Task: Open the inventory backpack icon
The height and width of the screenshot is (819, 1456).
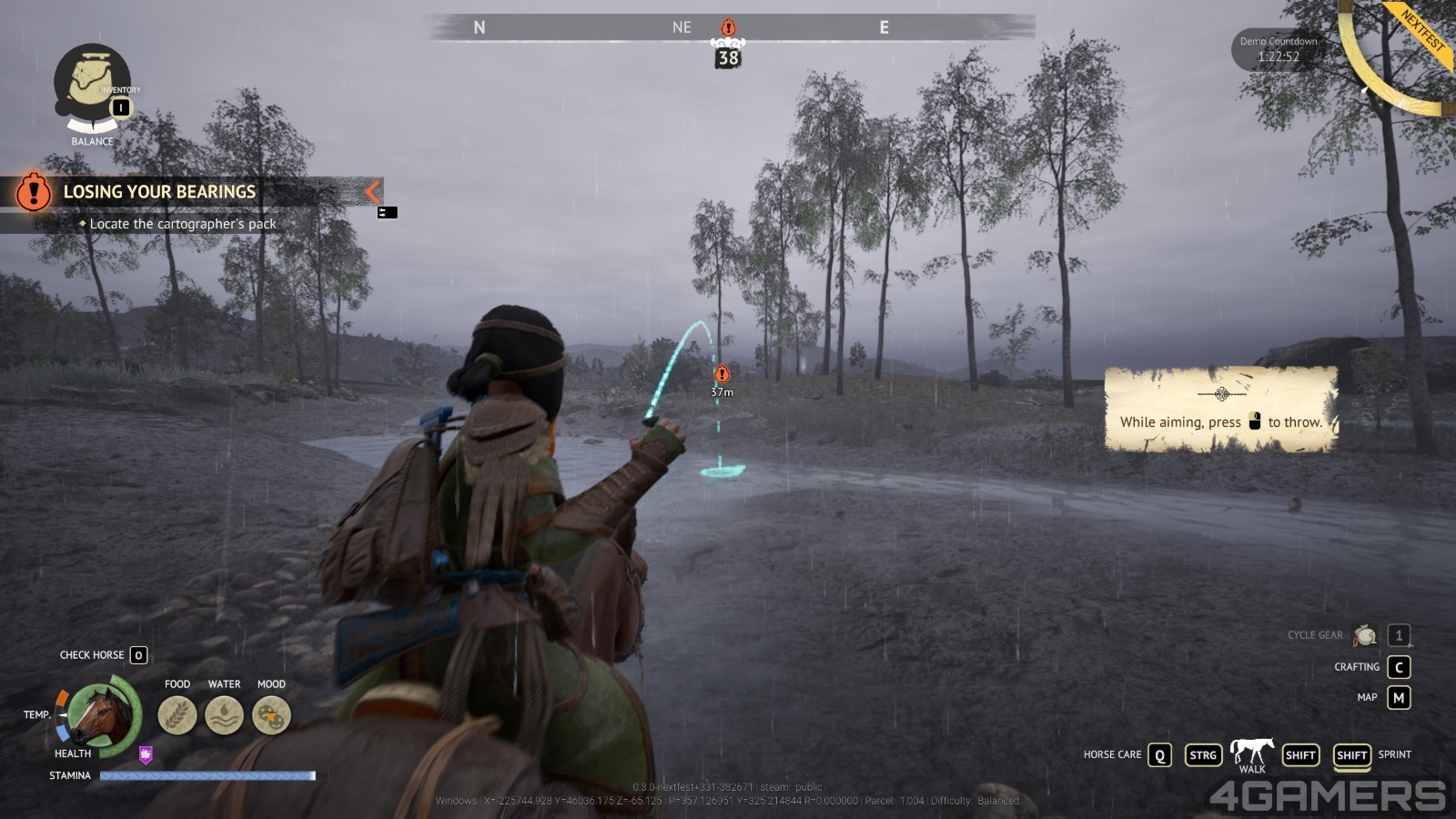Action: tap(91, 82)
